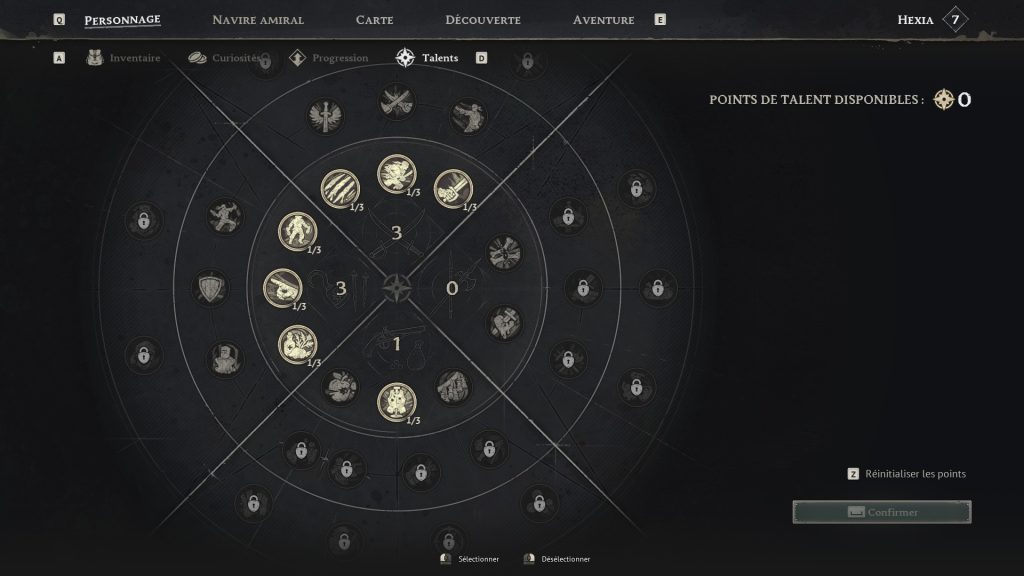Switch to the Carte tab
Screen dimensions: 1024x576
(x=374, y=20)
